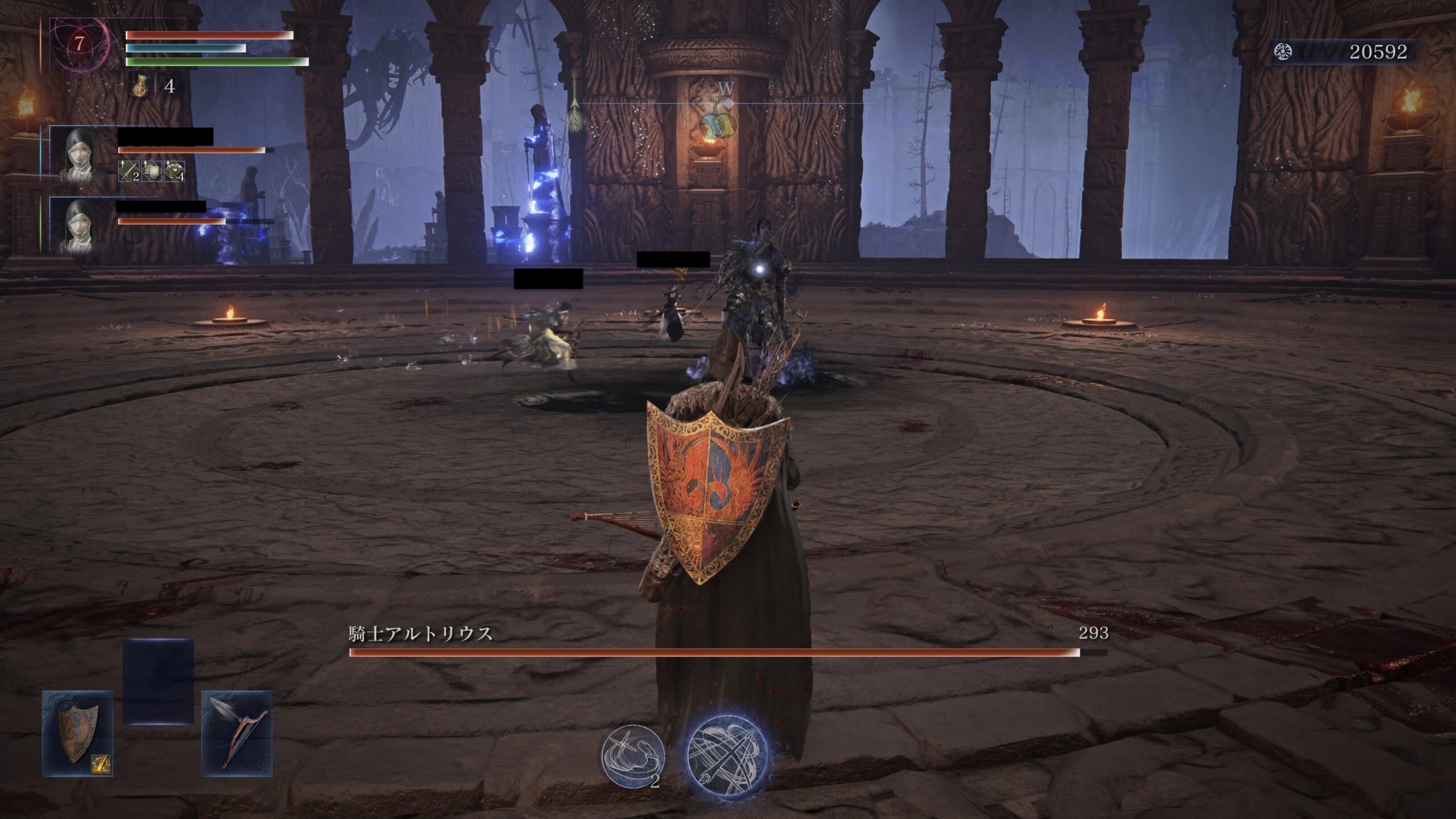
Task: Select the sword attack buff icon
Action: [x=128, y=171]
